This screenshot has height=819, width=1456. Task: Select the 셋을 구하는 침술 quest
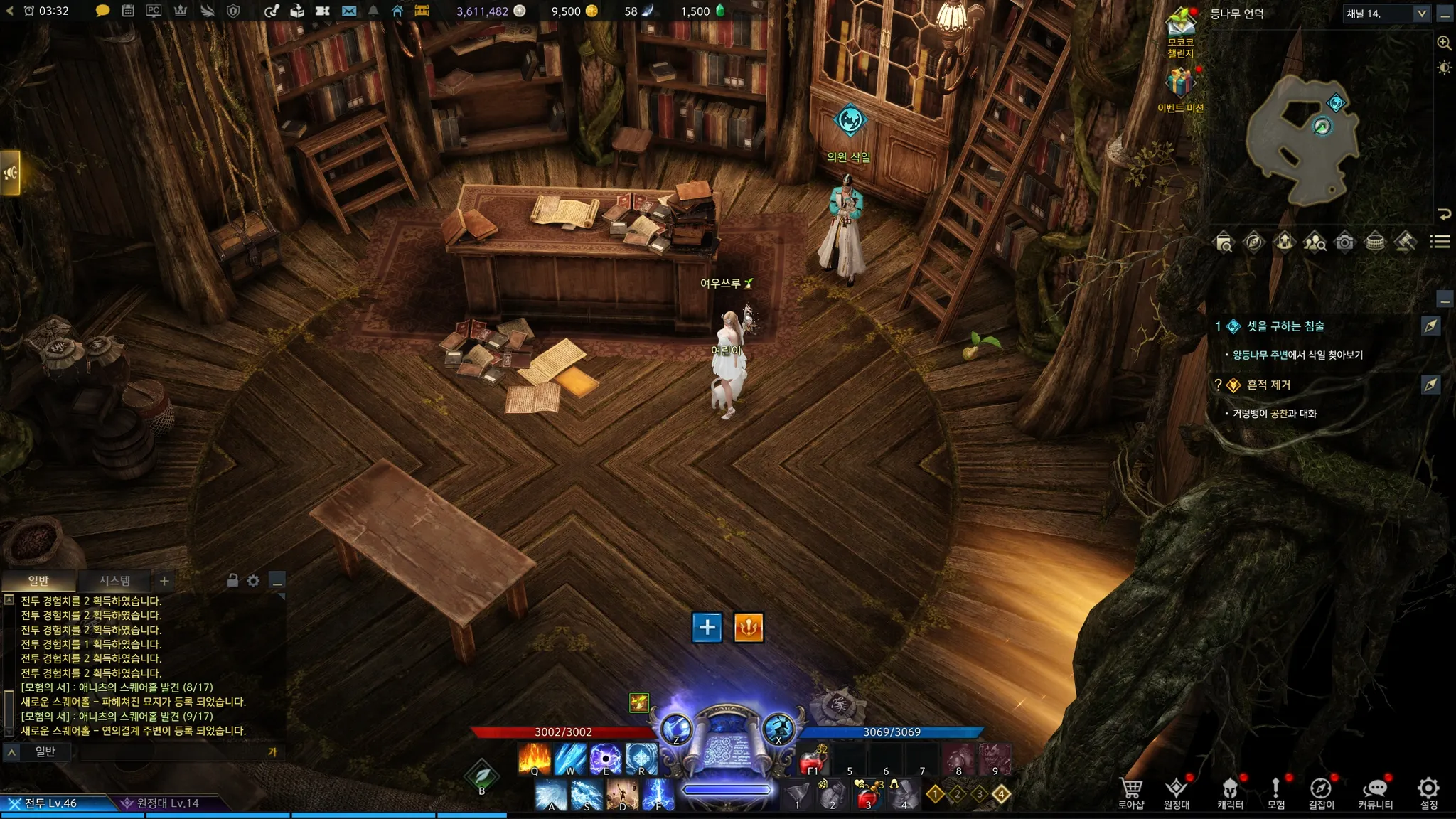click(1285, 326)
